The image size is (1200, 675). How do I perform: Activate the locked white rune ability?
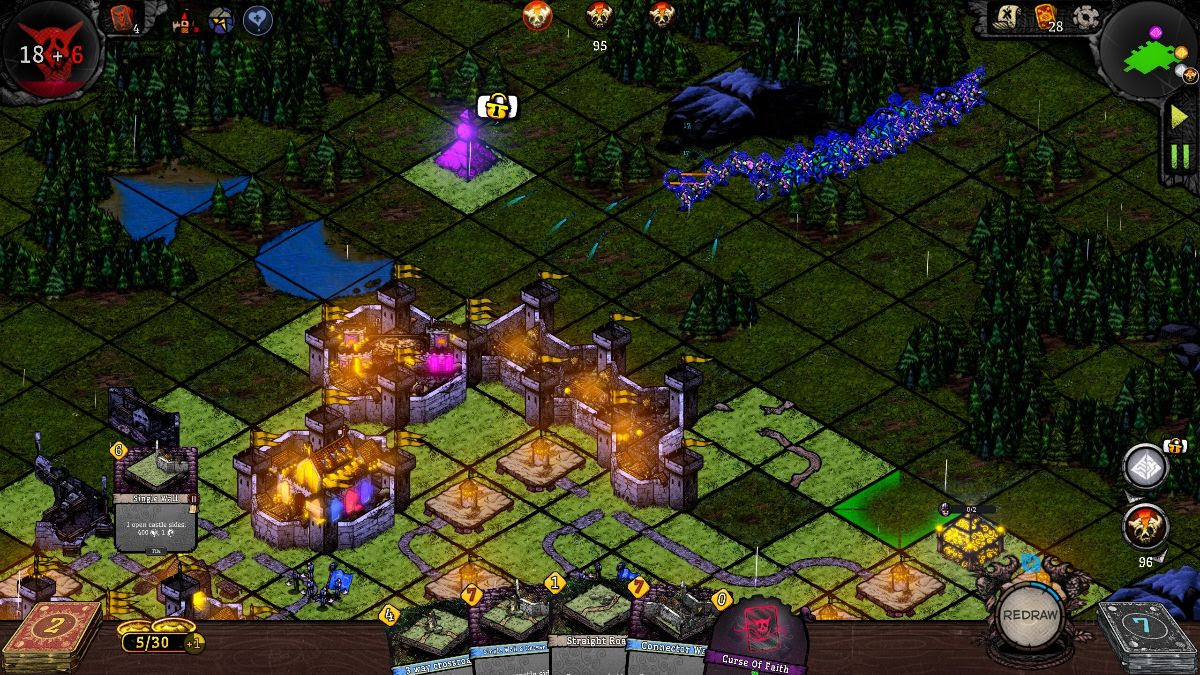(1145, 468)
